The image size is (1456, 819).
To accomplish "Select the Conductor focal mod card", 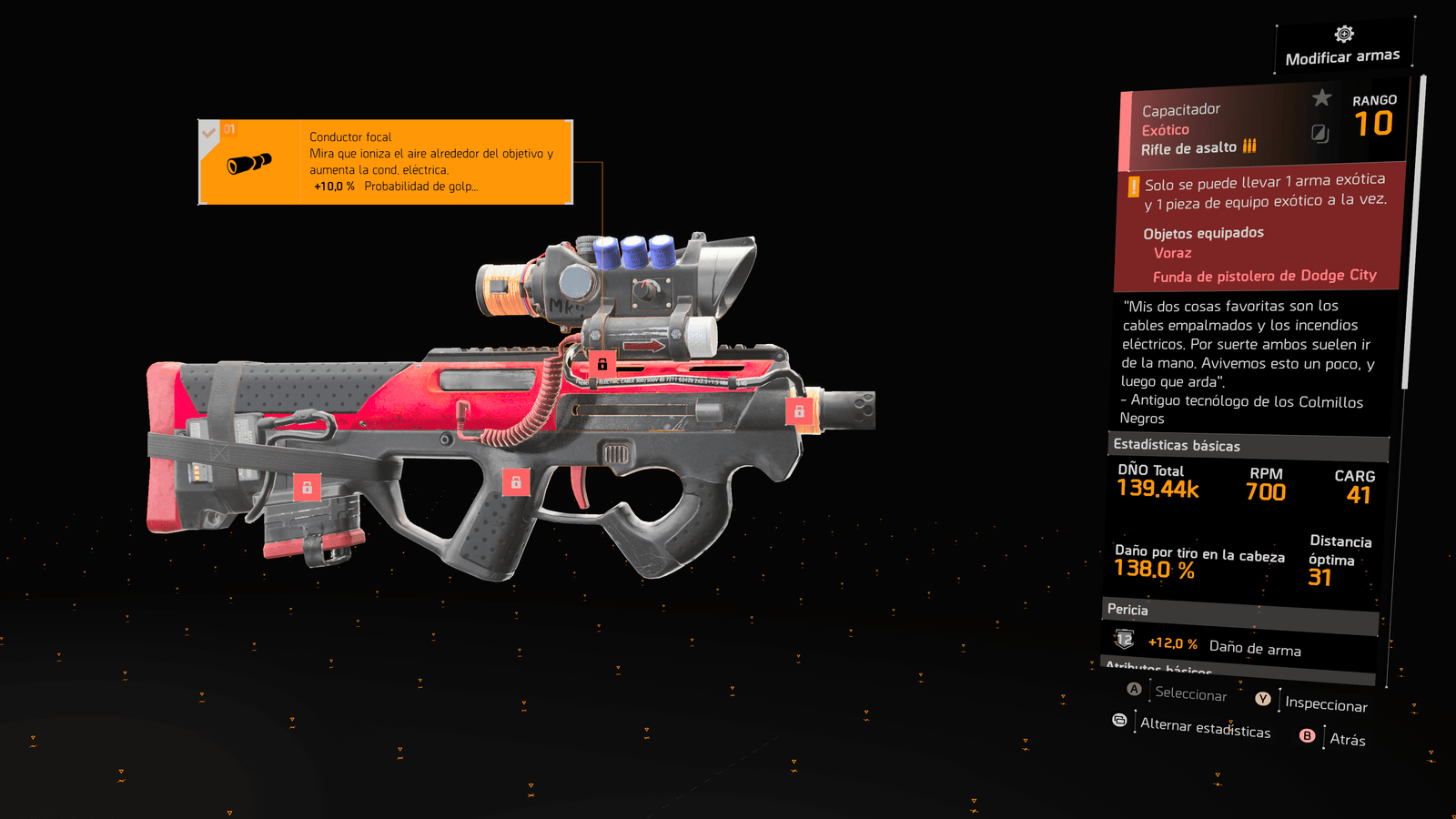I will [x=386, y=162].
